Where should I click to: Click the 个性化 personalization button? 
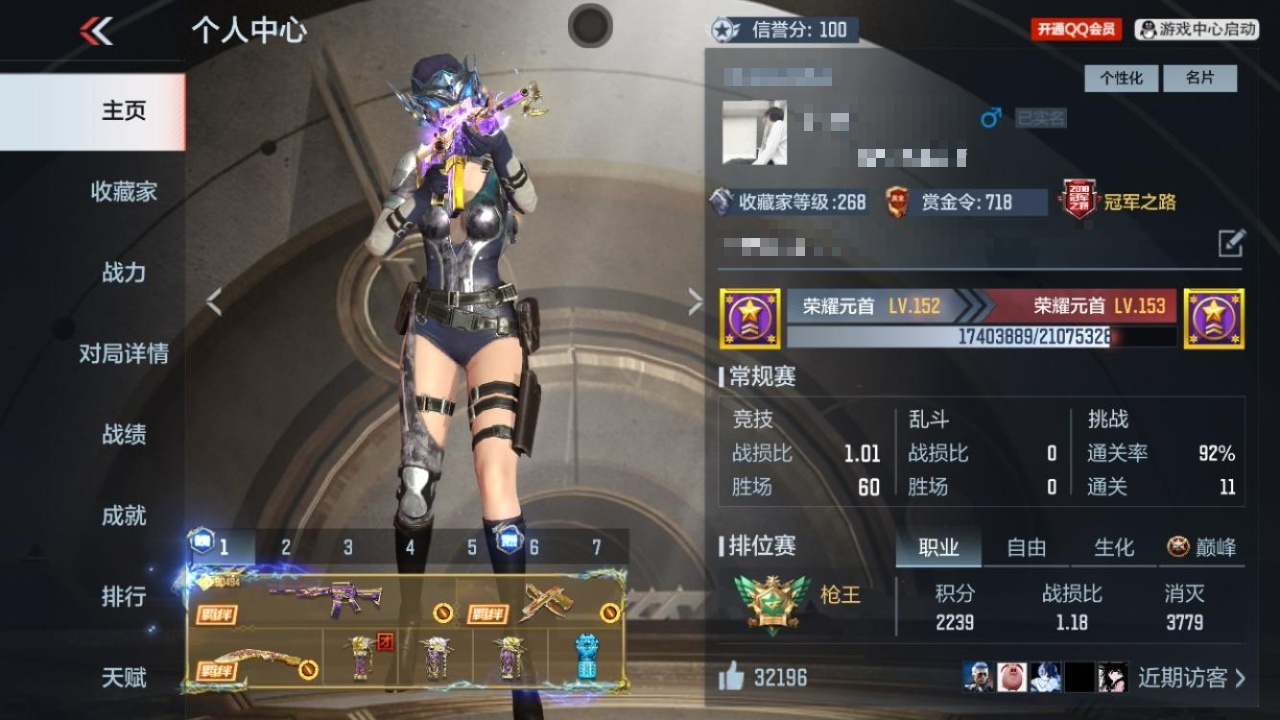[1121, 78]
